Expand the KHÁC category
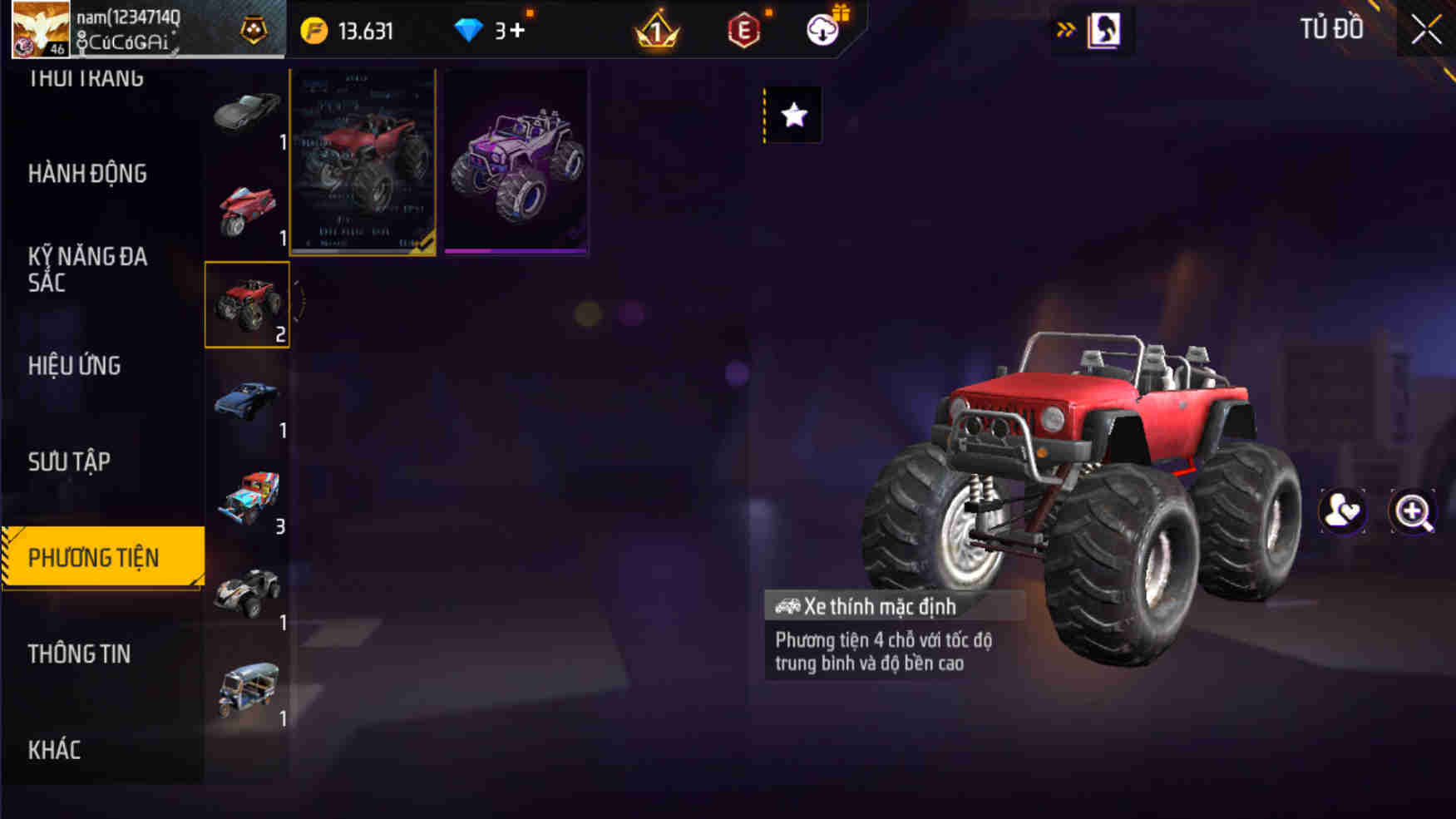 pos(54,749)
